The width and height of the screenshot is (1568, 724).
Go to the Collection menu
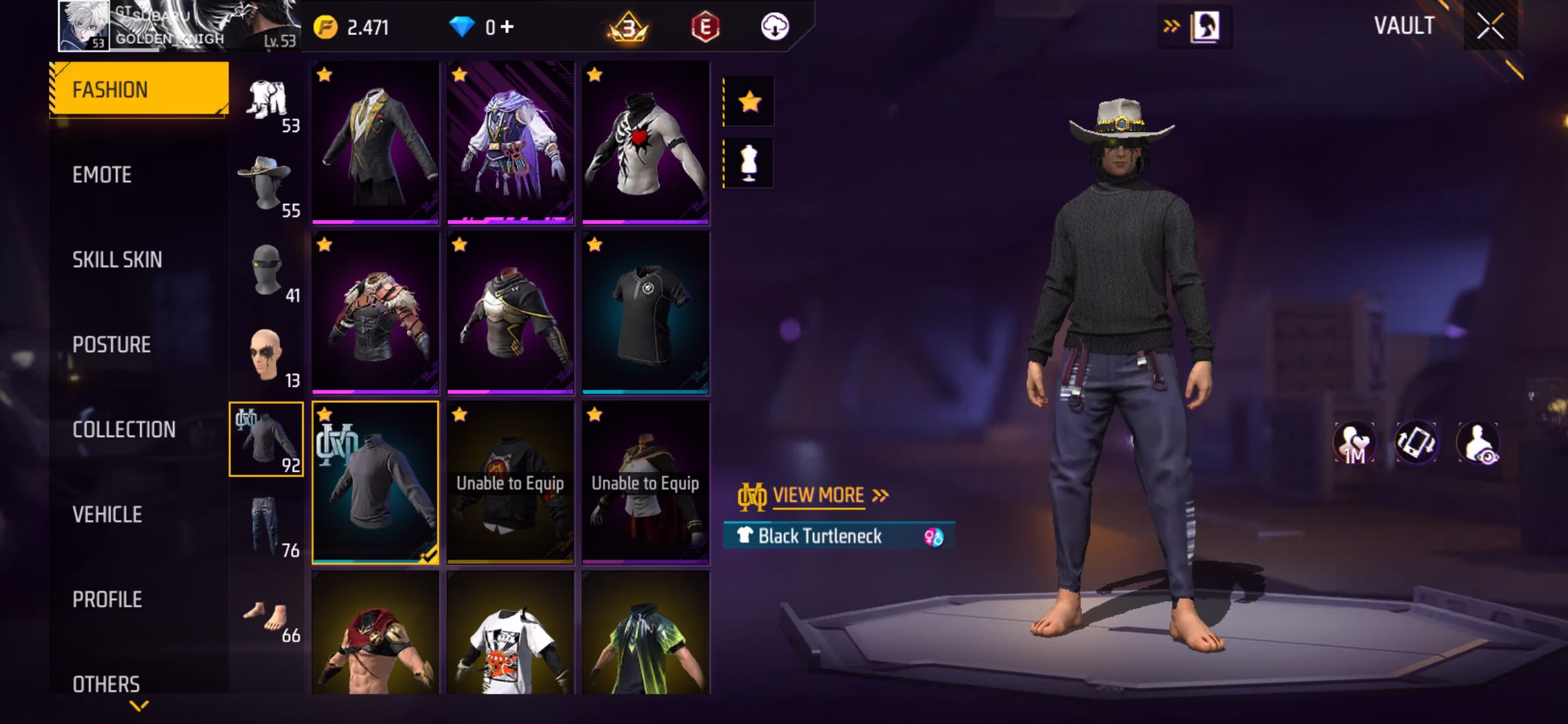point(124,430)
